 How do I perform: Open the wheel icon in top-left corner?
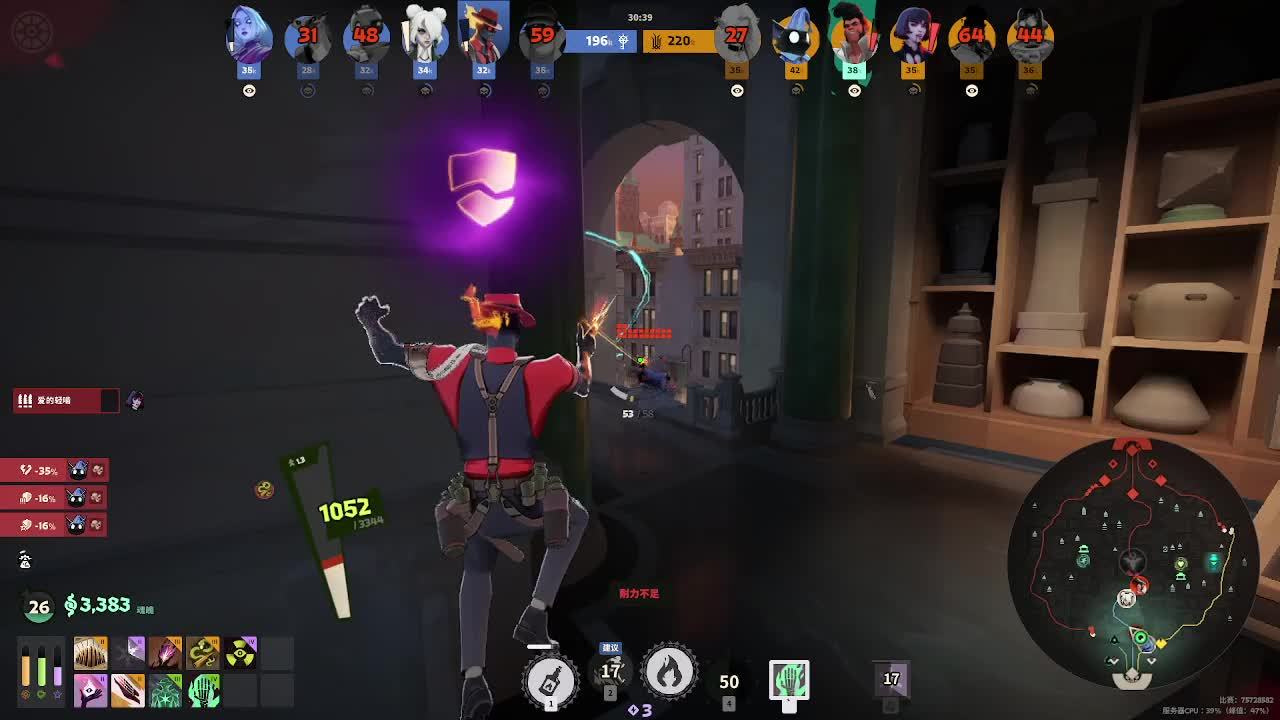[x=32, y=32]
